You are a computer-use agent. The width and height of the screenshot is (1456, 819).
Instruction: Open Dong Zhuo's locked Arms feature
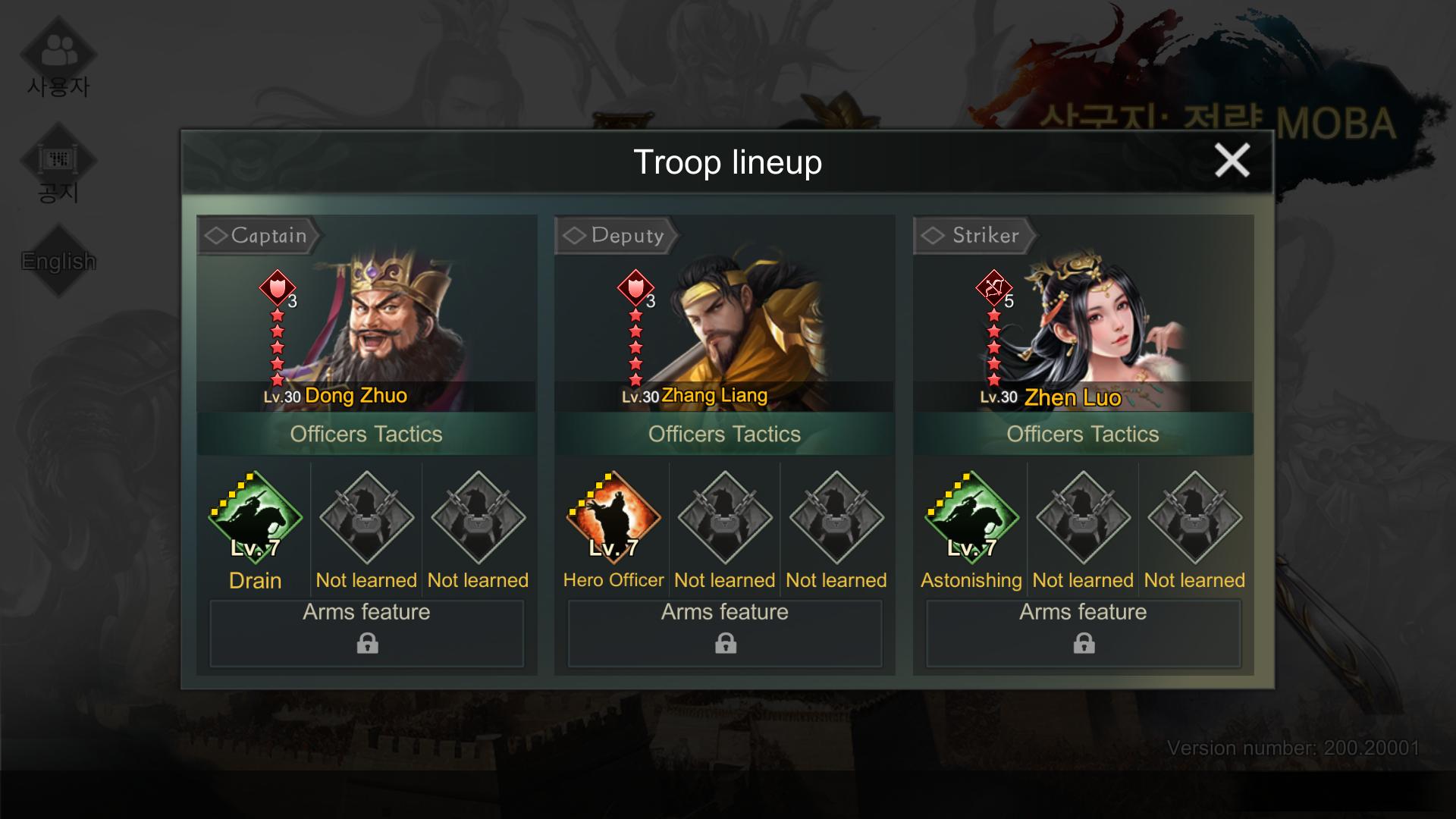367,633
